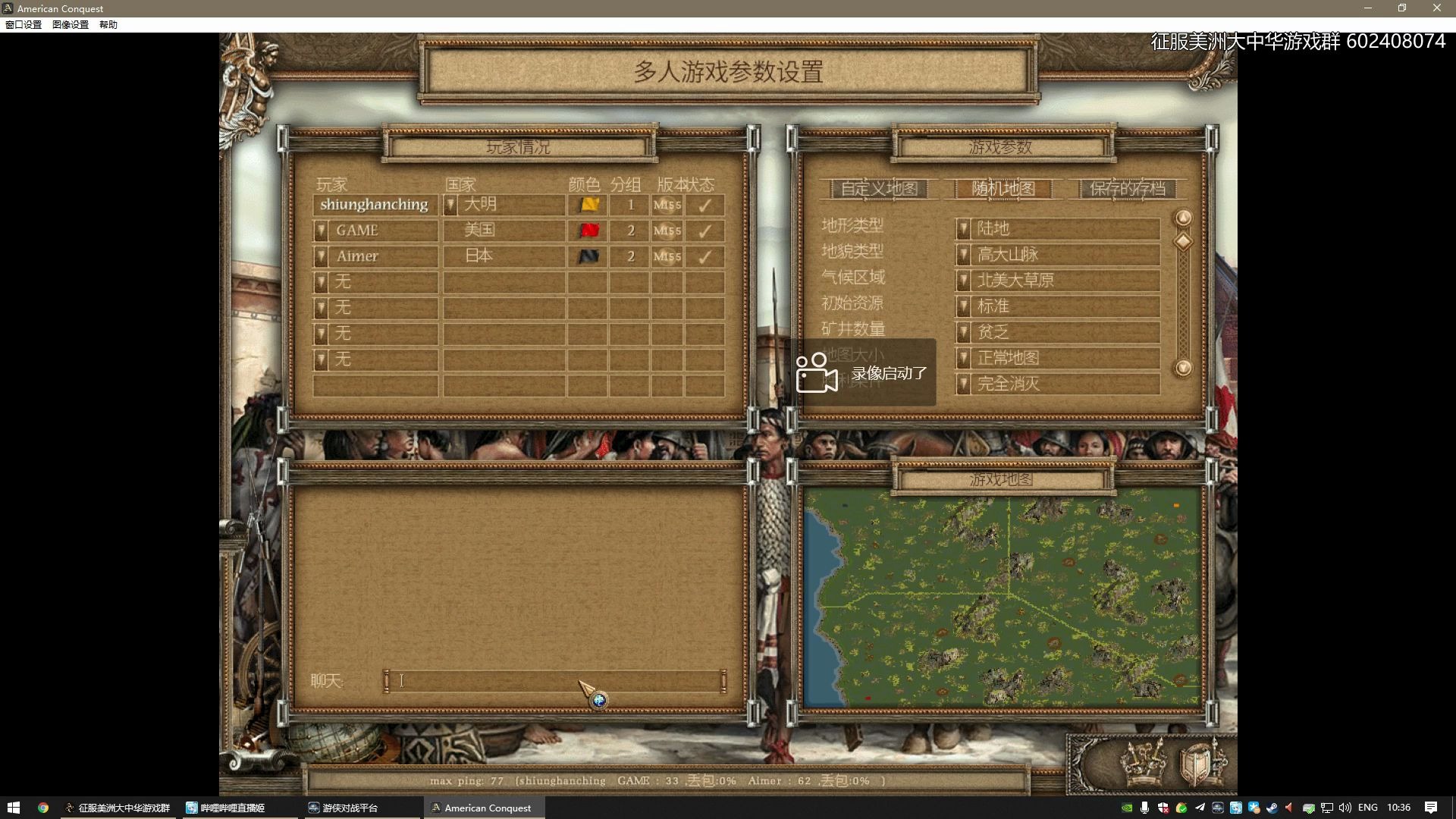This screenshot has height=819, width=1456.
Task: Open the 完全消灭 victory condition dropdown
Action: click(x=963, y=384)
